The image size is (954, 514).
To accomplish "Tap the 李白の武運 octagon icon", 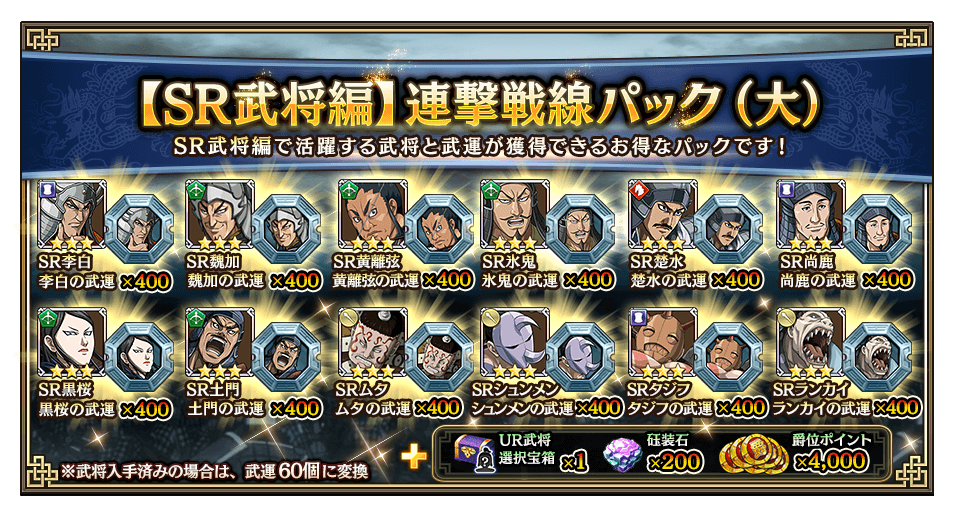I will click(x=138, y=229).
